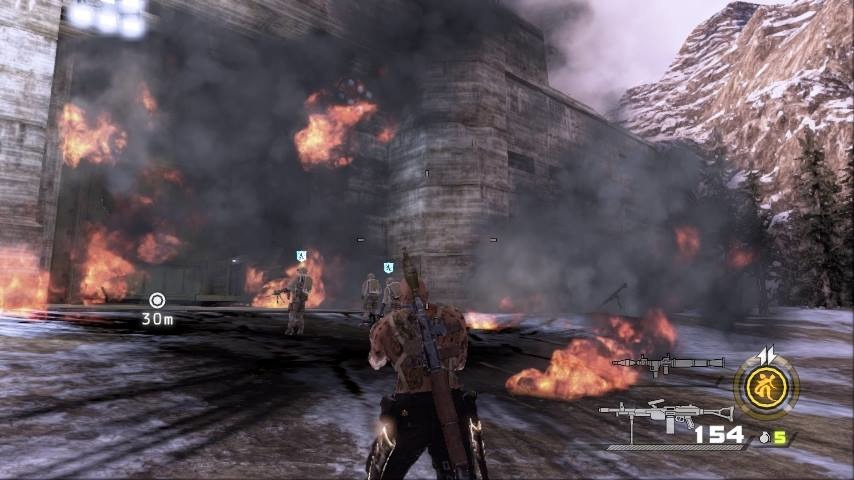
Task: Choose the light machine gun weapon icon
Action: point(650,413)
